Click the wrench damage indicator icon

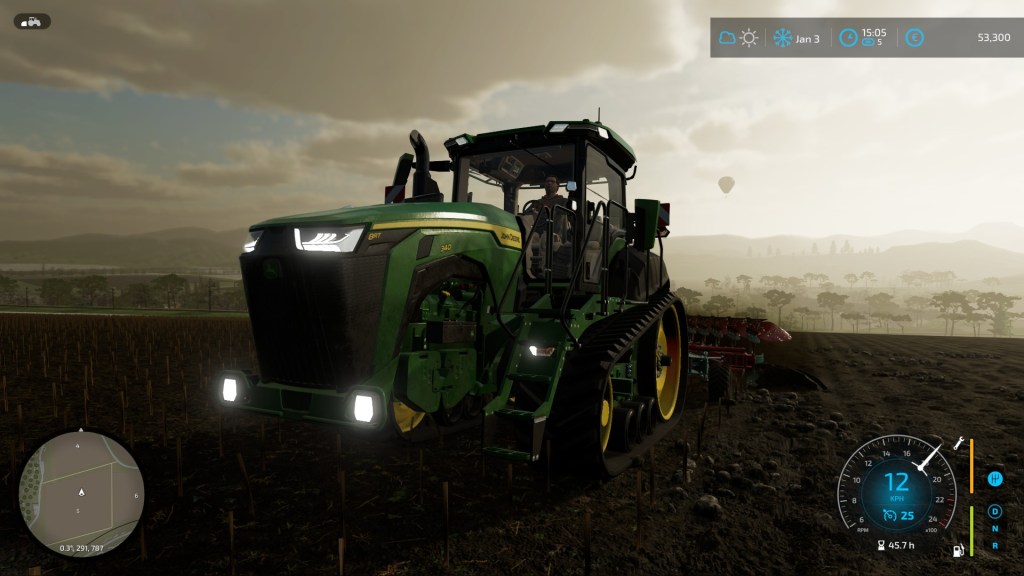tap(960, 442)
